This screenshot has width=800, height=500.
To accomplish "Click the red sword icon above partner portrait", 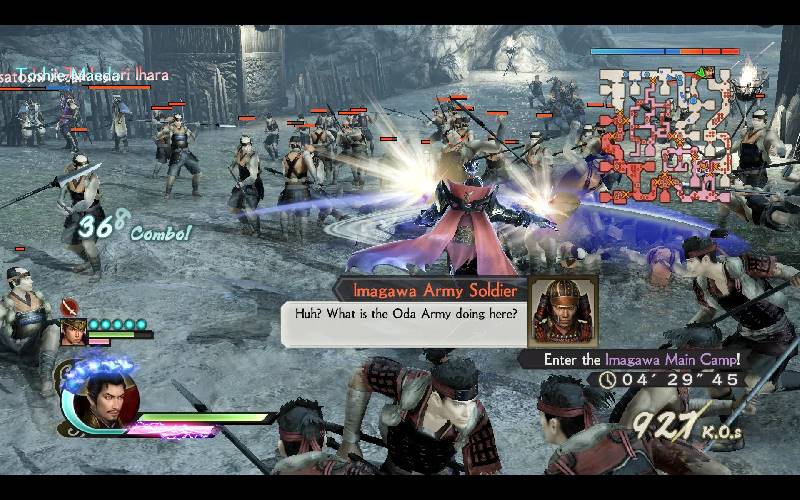I will [69, 307].
